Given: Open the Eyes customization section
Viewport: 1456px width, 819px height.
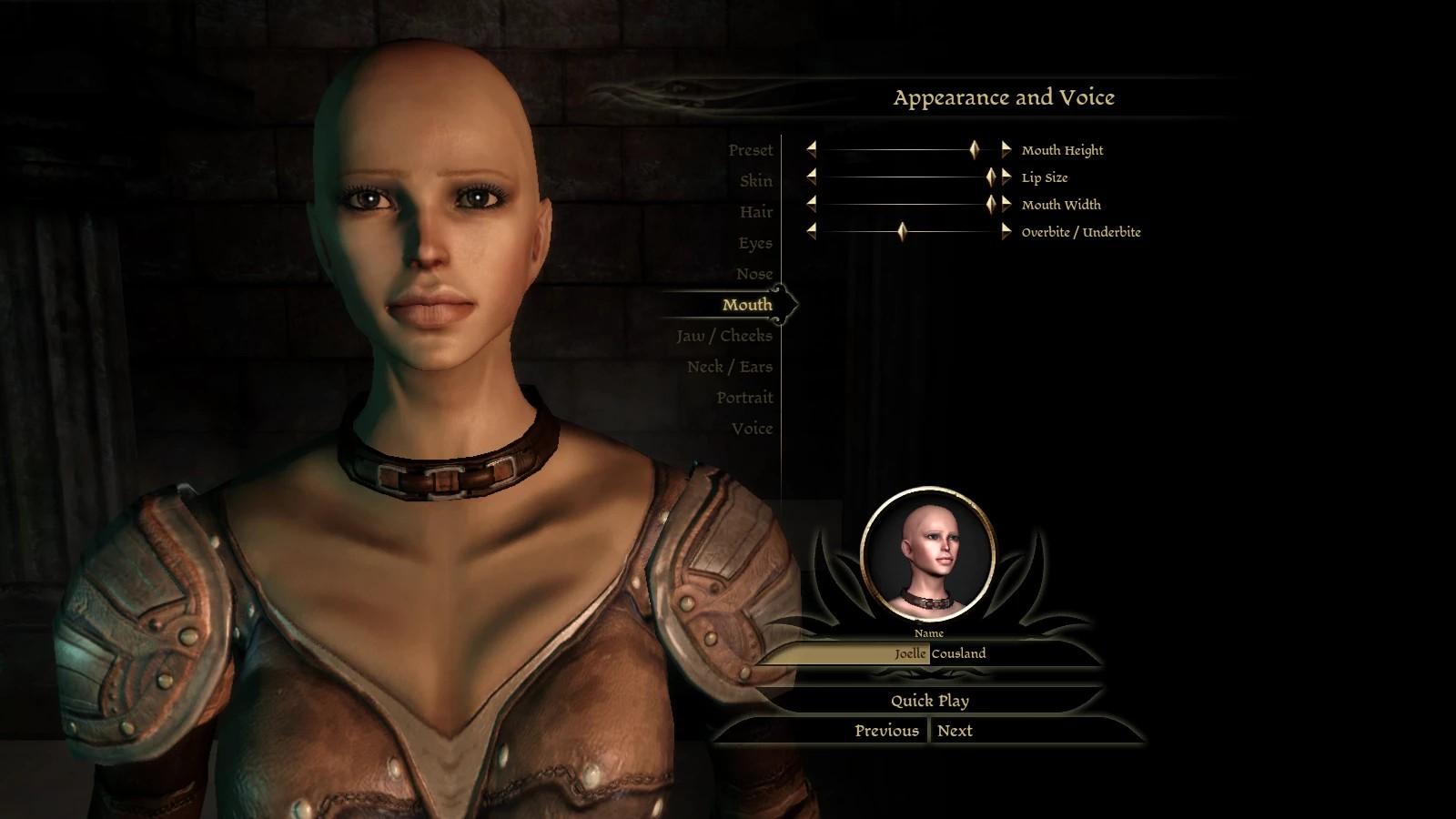Looking at the screenshot, I should click(755, 243).
